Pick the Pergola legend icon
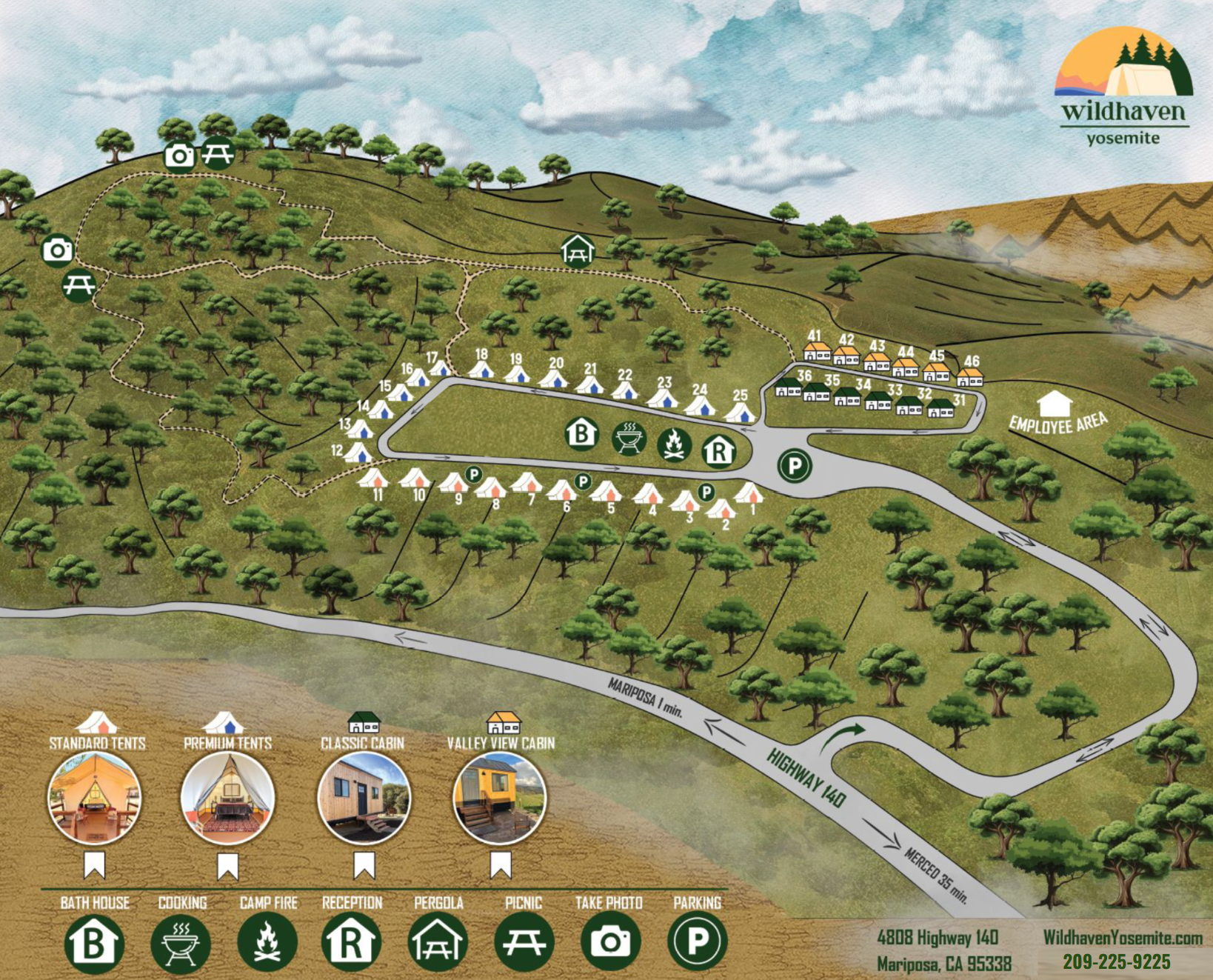The width and height of the screenshot is (1213, 980). tap(438, 943)
